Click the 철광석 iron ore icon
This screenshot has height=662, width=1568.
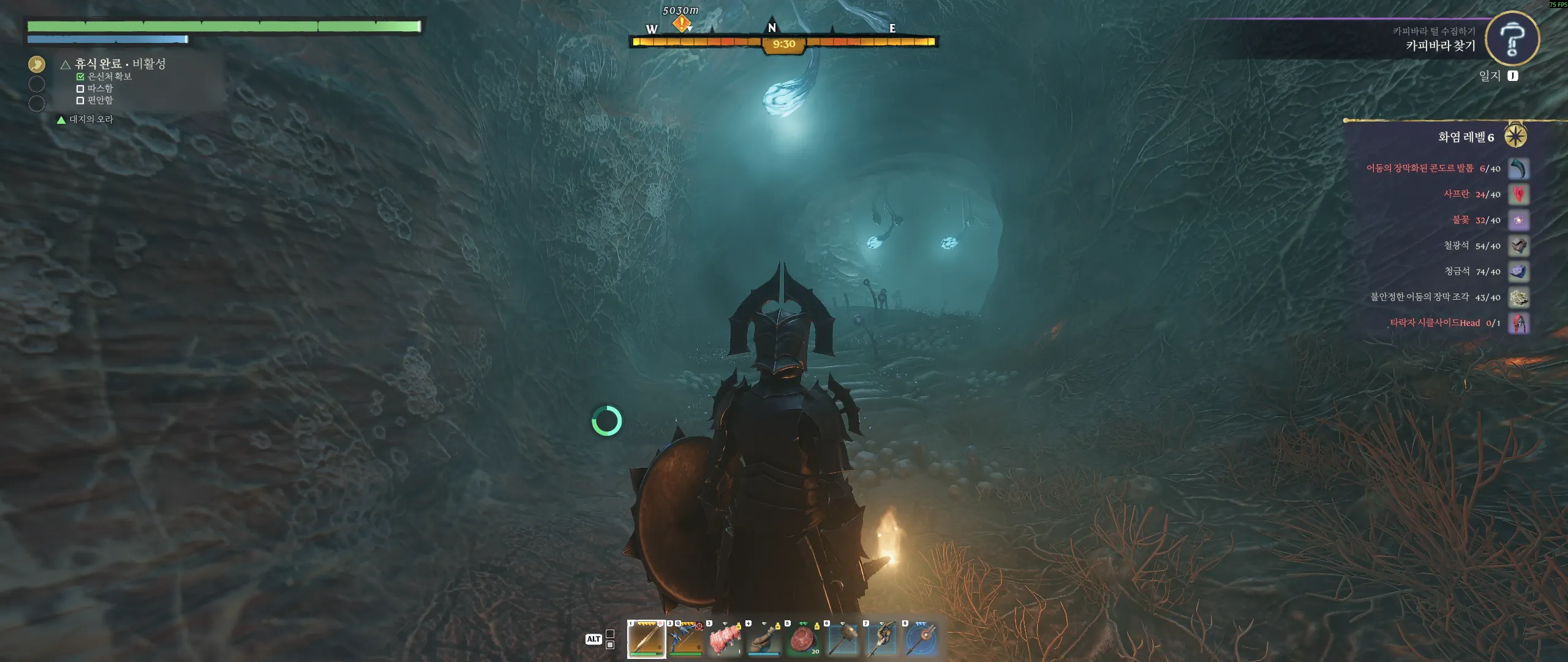(1518, 246)
